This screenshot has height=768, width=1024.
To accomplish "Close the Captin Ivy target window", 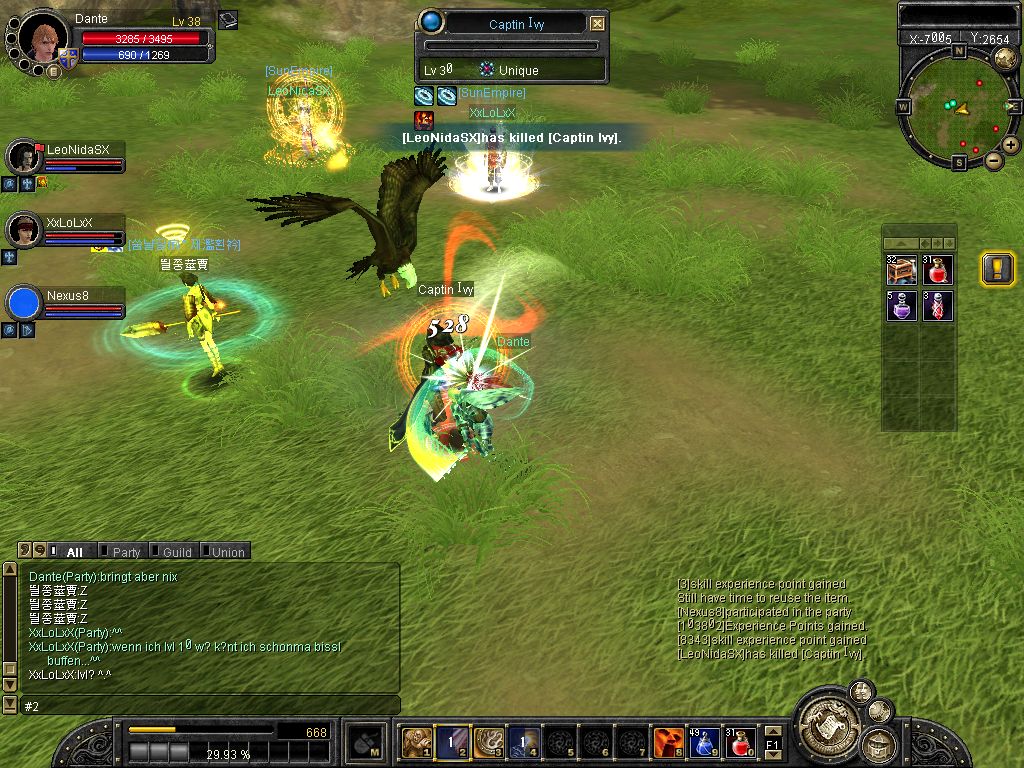I will tap(597, 24).
